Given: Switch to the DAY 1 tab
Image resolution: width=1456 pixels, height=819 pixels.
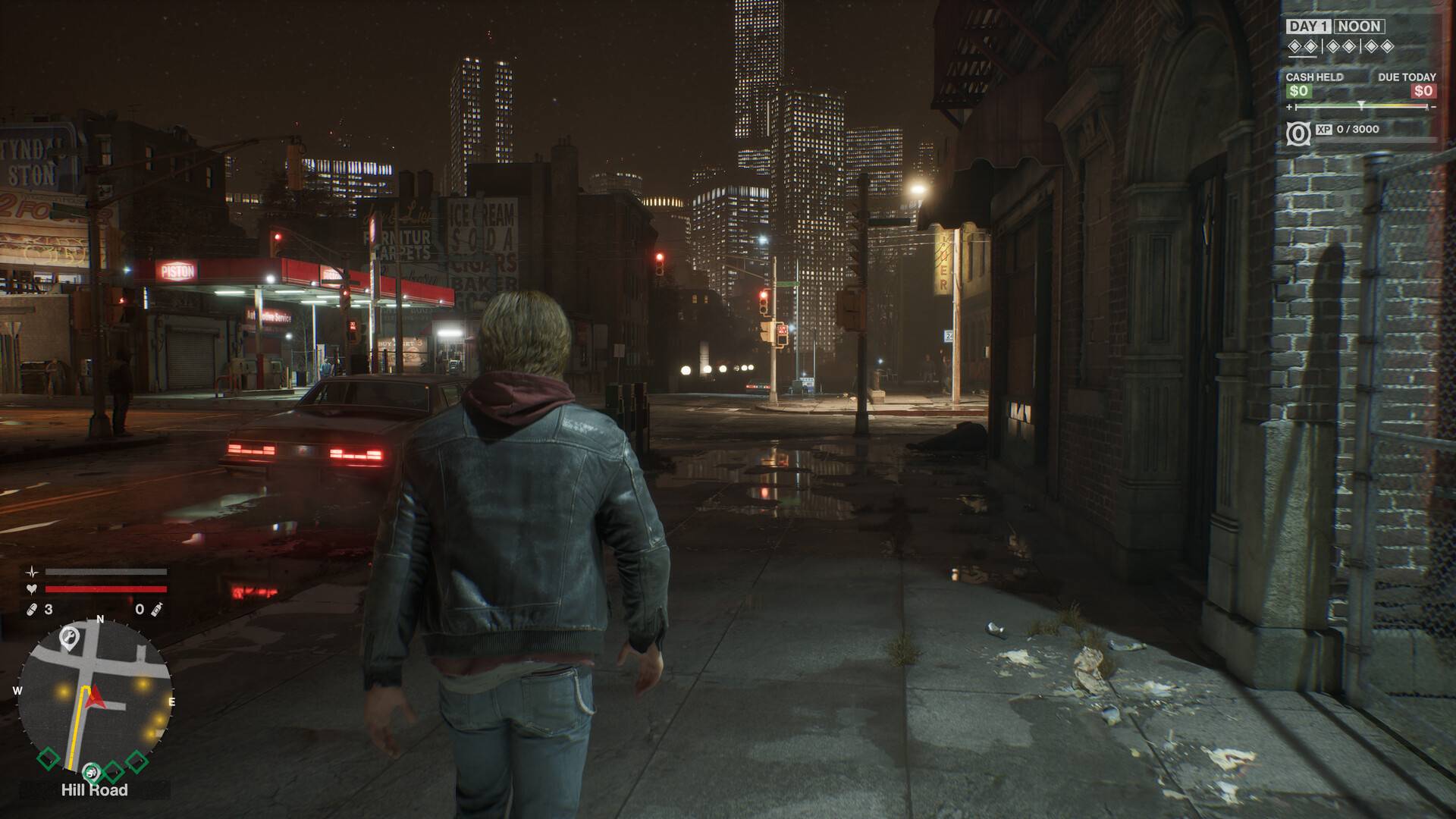Looking at the screenshot, I should click(1310, 26).
